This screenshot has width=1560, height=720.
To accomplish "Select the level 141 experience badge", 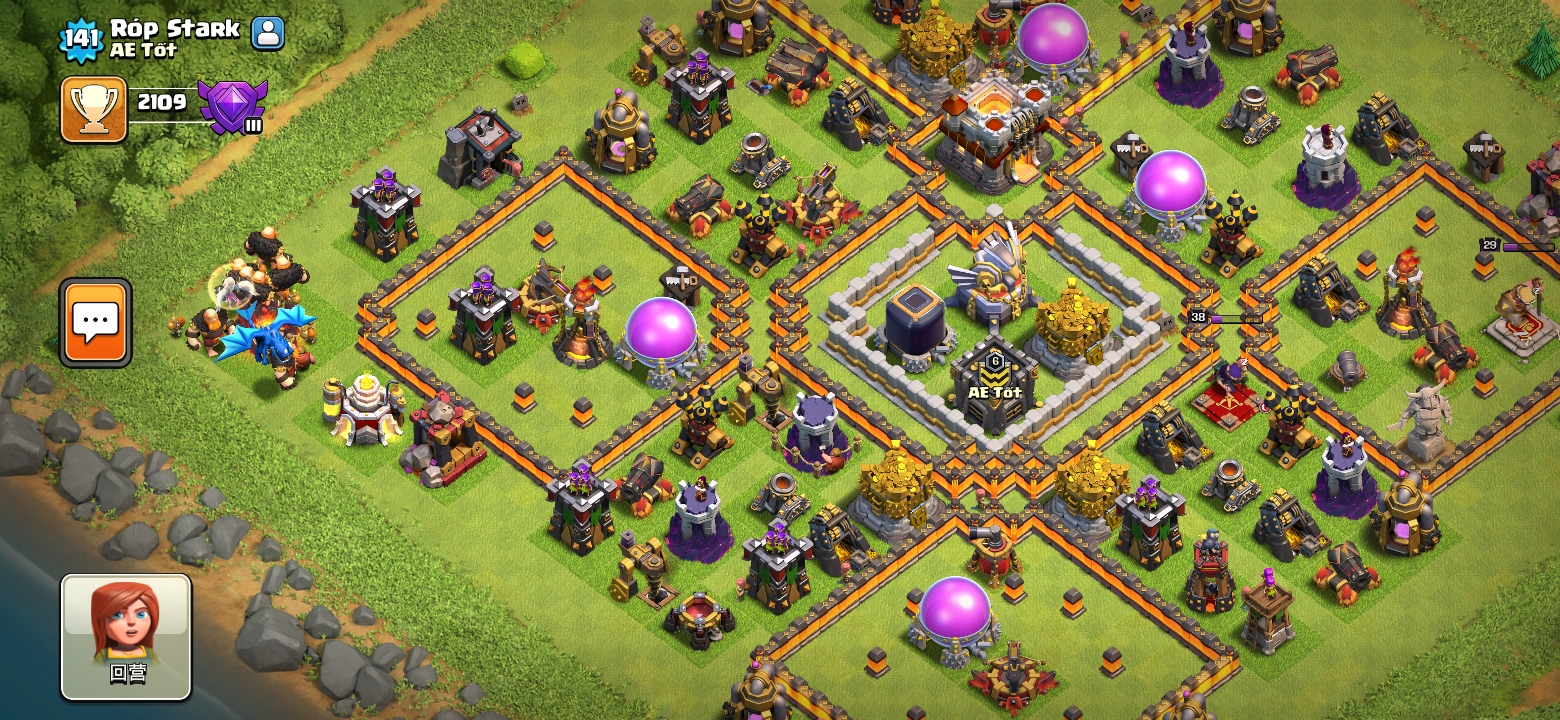I will click(81, 39).
